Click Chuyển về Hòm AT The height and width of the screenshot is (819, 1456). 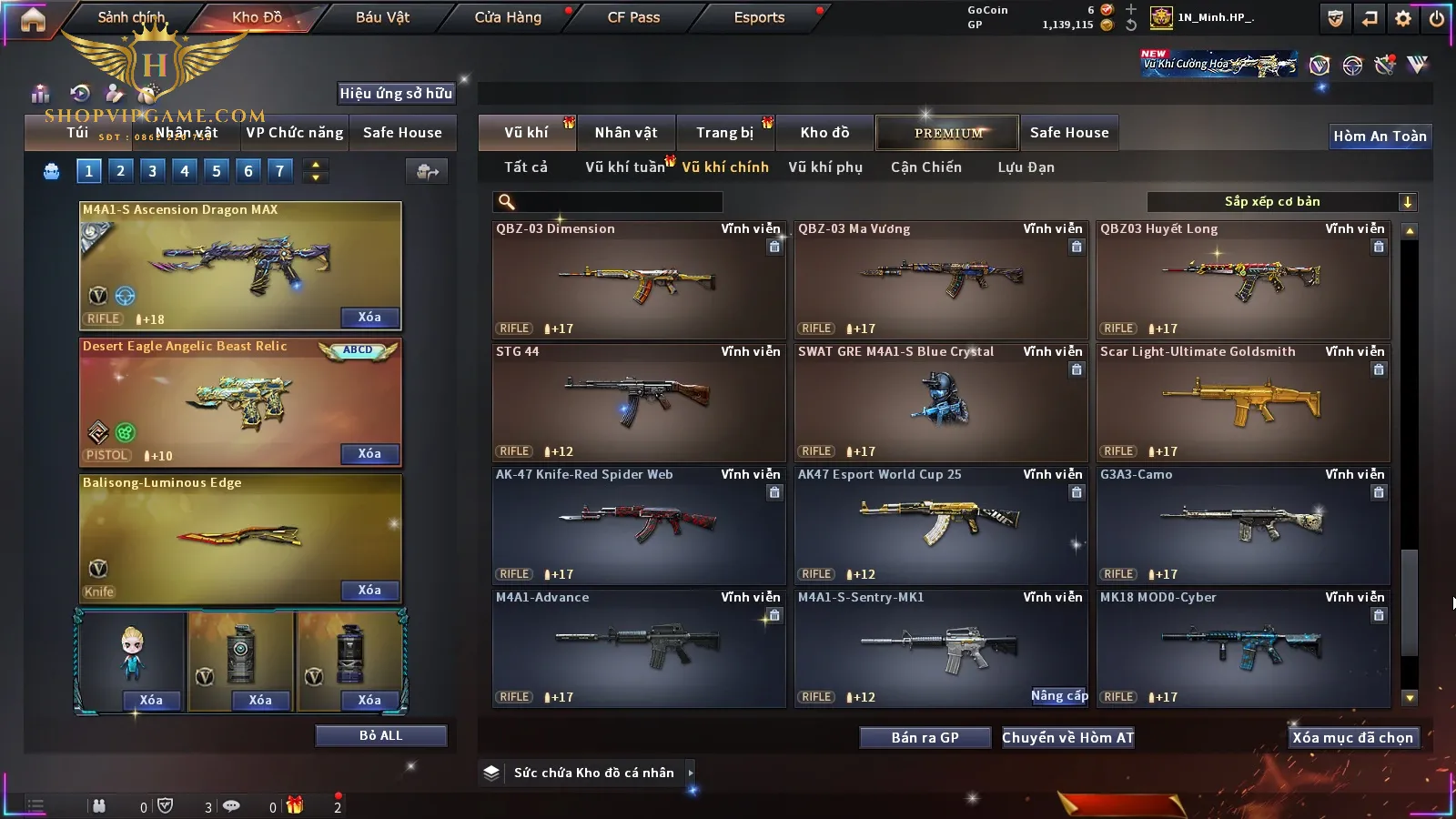coord(1068,738)
